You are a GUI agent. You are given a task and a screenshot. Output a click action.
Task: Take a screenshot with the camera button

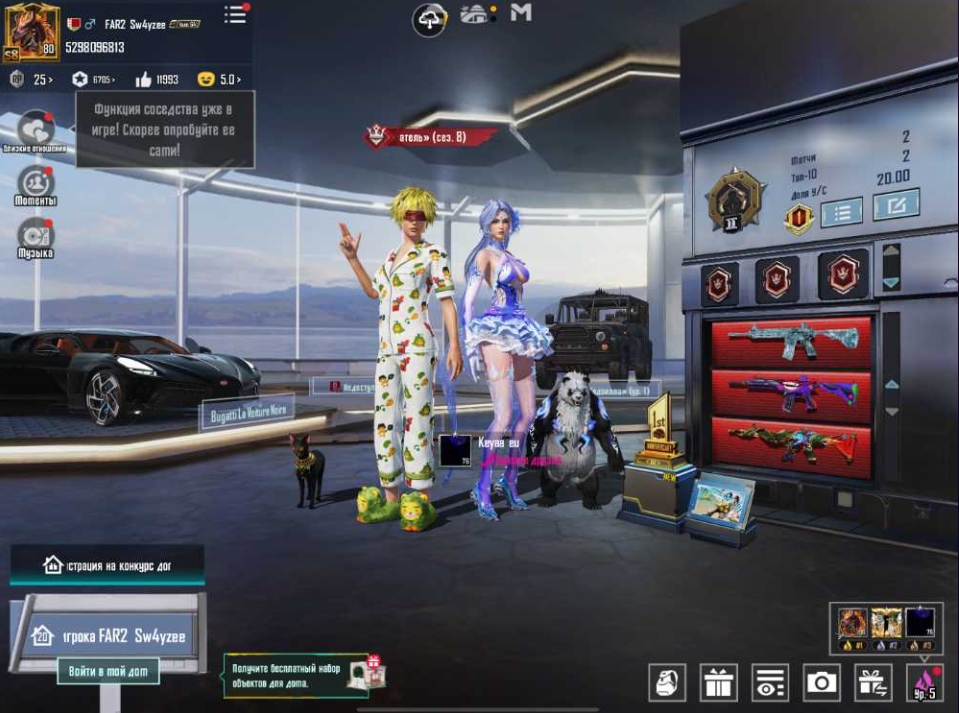(822, 682)
